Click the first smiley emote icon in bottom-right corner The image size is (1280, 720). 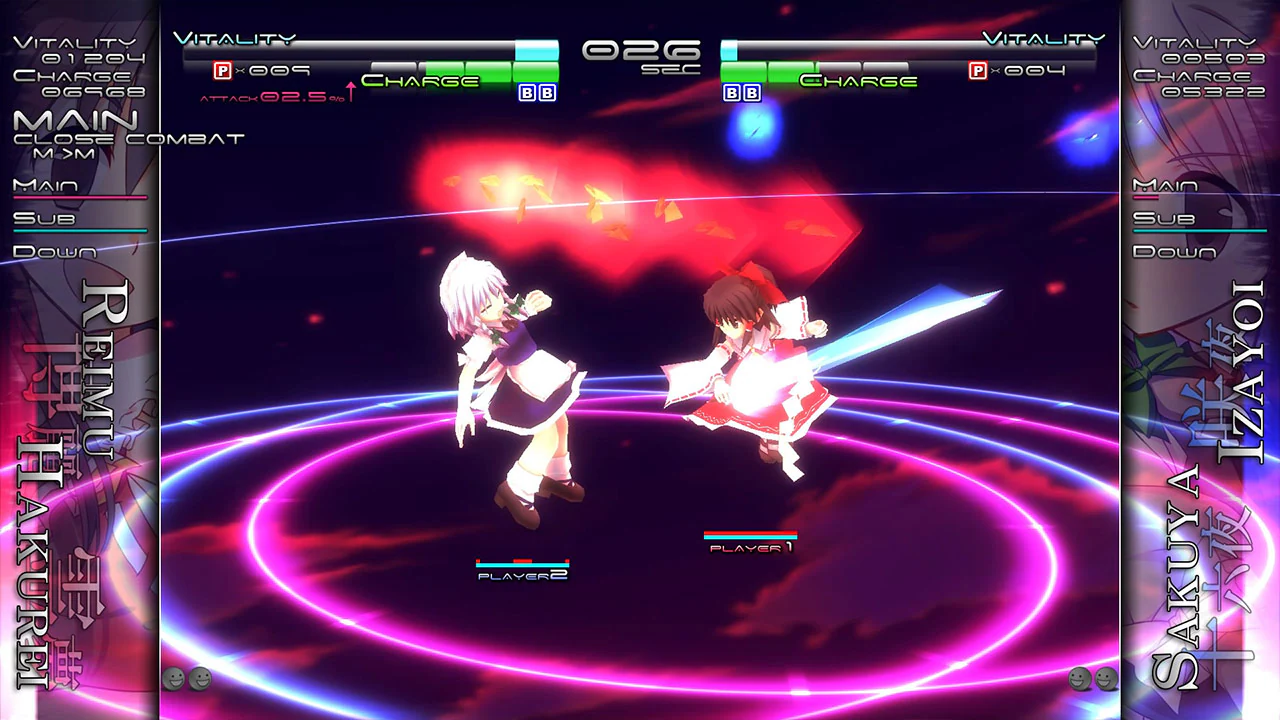pos(1080,679)
